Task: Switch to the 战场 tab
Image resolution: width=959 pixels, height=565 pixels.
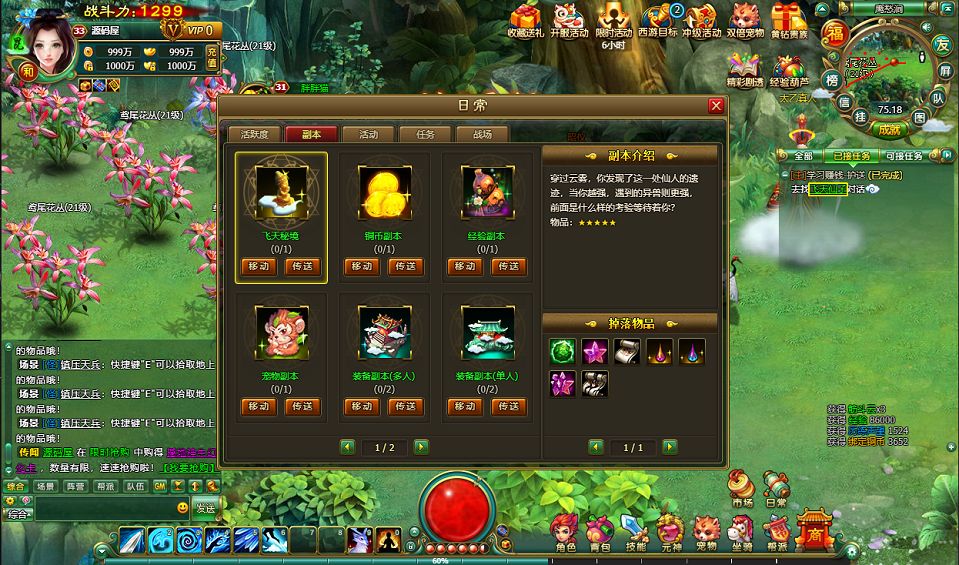Action: 481,134
